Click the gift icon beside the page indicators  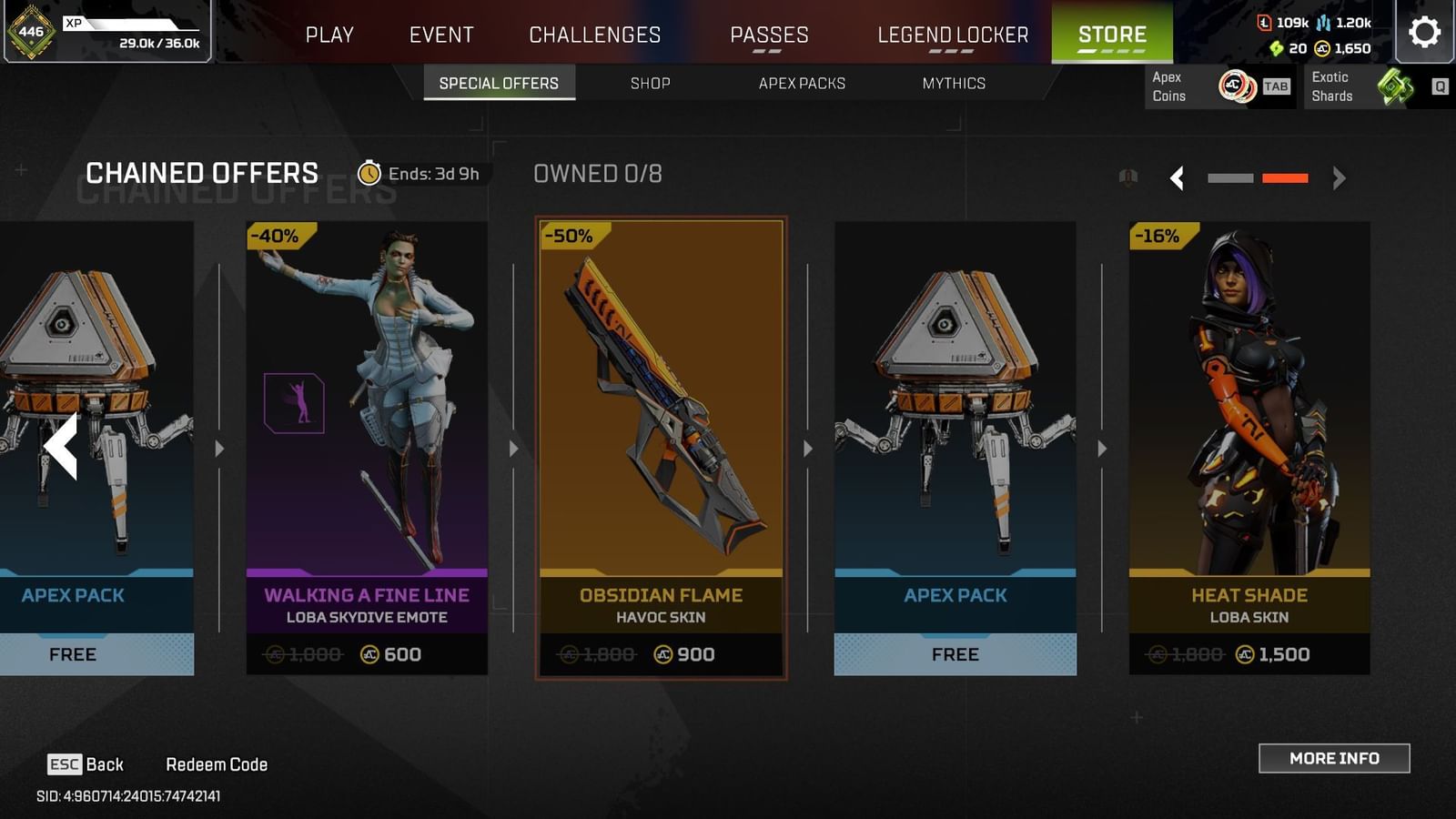coord(1128,177)
